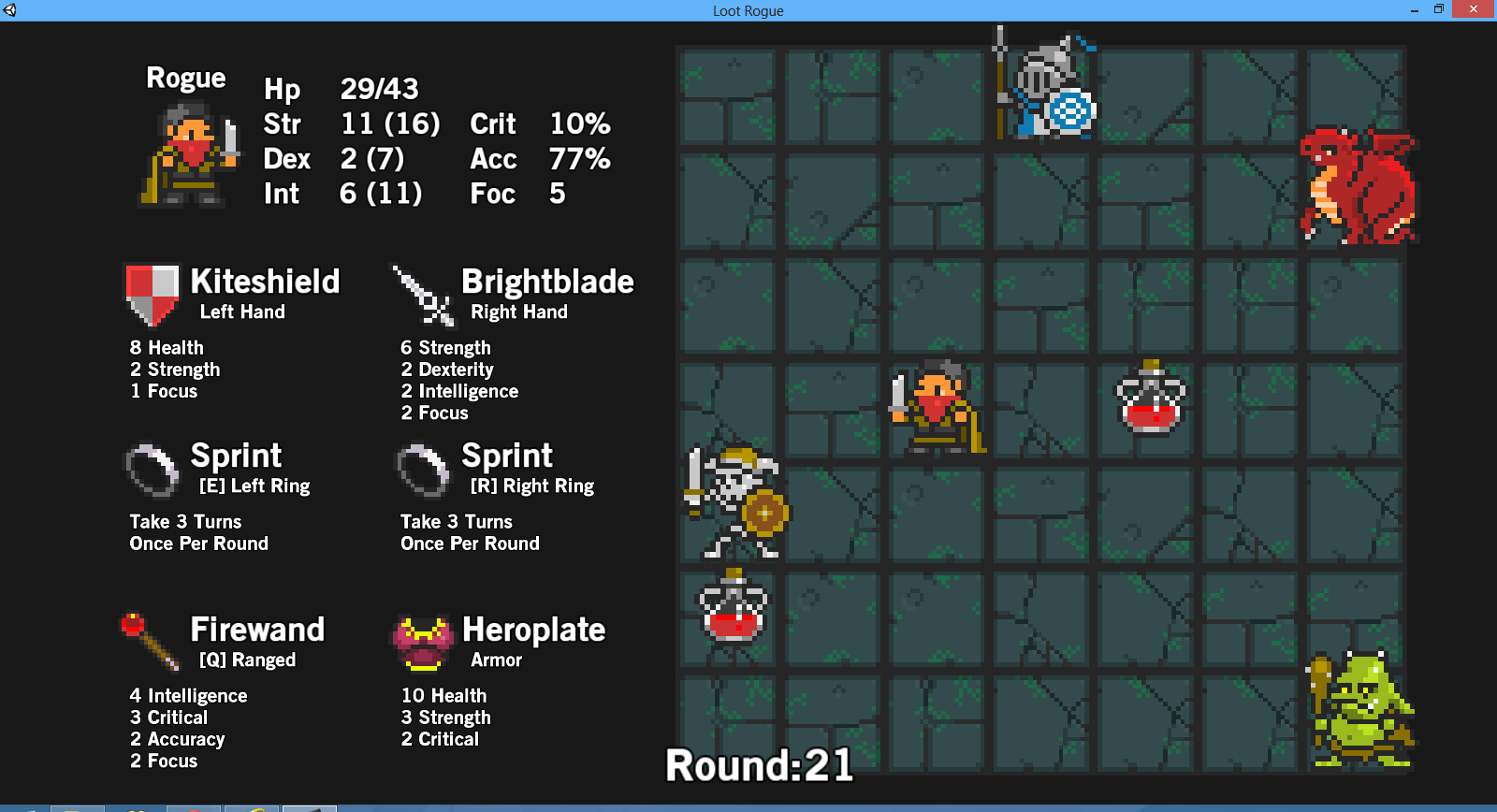Viewport: 1497px width, 812px height.
Task: Click the Crit 10% stat text
Action: point(541,123)
